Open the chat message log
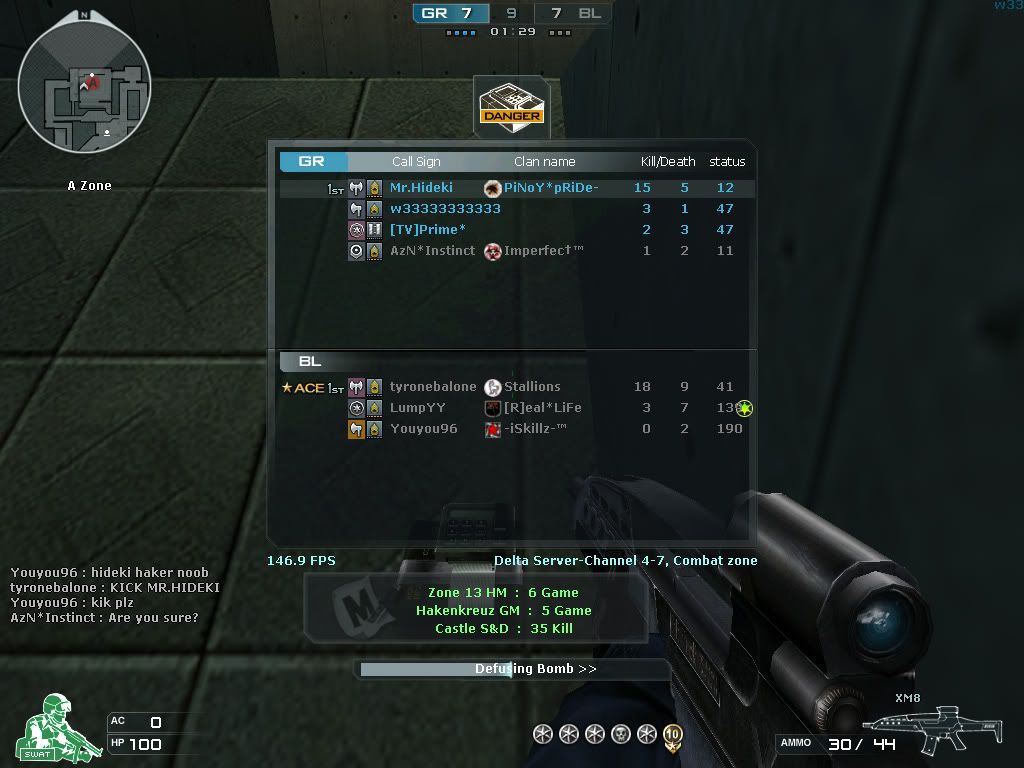Screen dimensions: 1024x768 110,595
